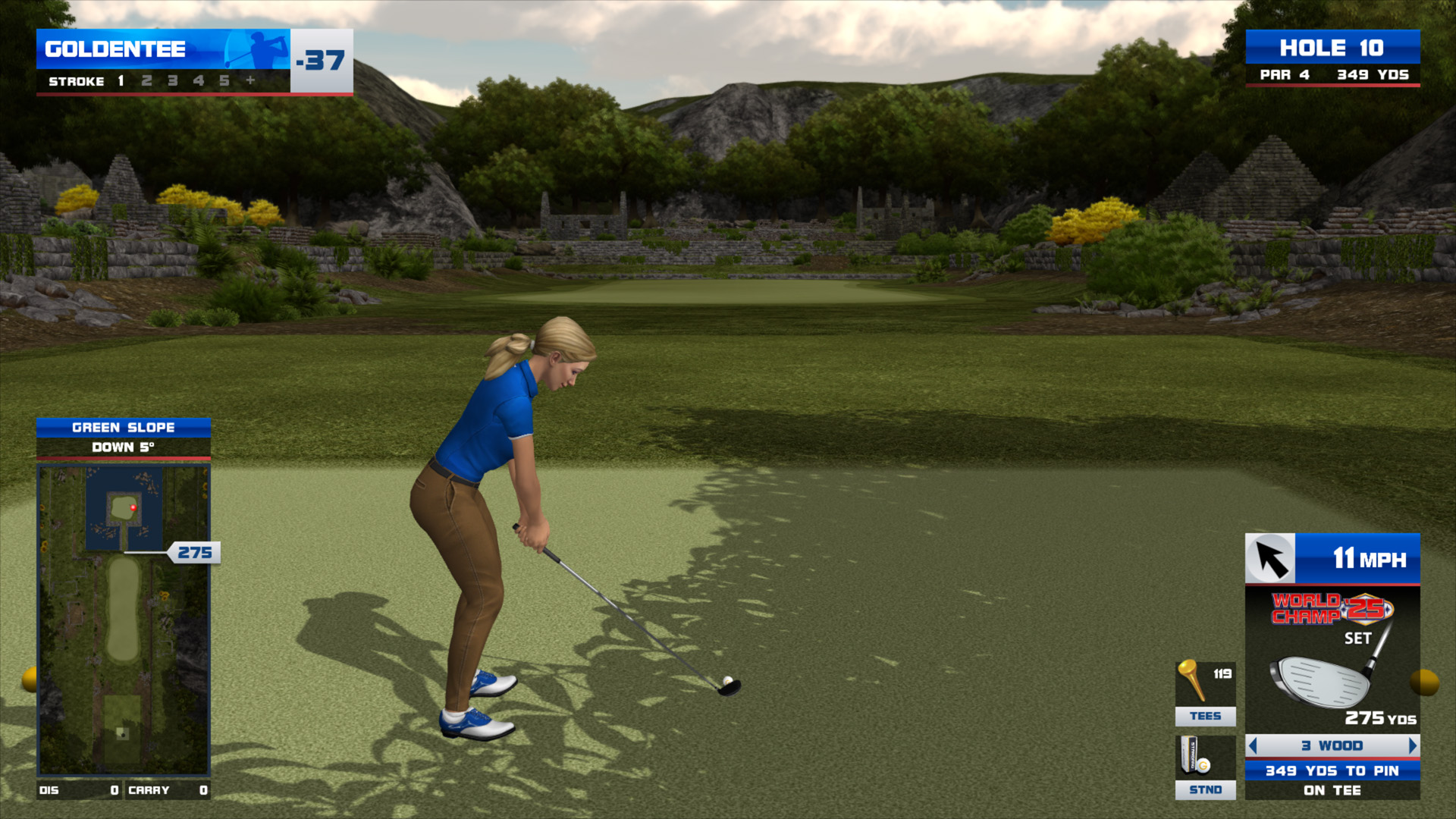Select the next club with right arrow
This screenshot has width=1456, height=819.
click(1412, 745)
